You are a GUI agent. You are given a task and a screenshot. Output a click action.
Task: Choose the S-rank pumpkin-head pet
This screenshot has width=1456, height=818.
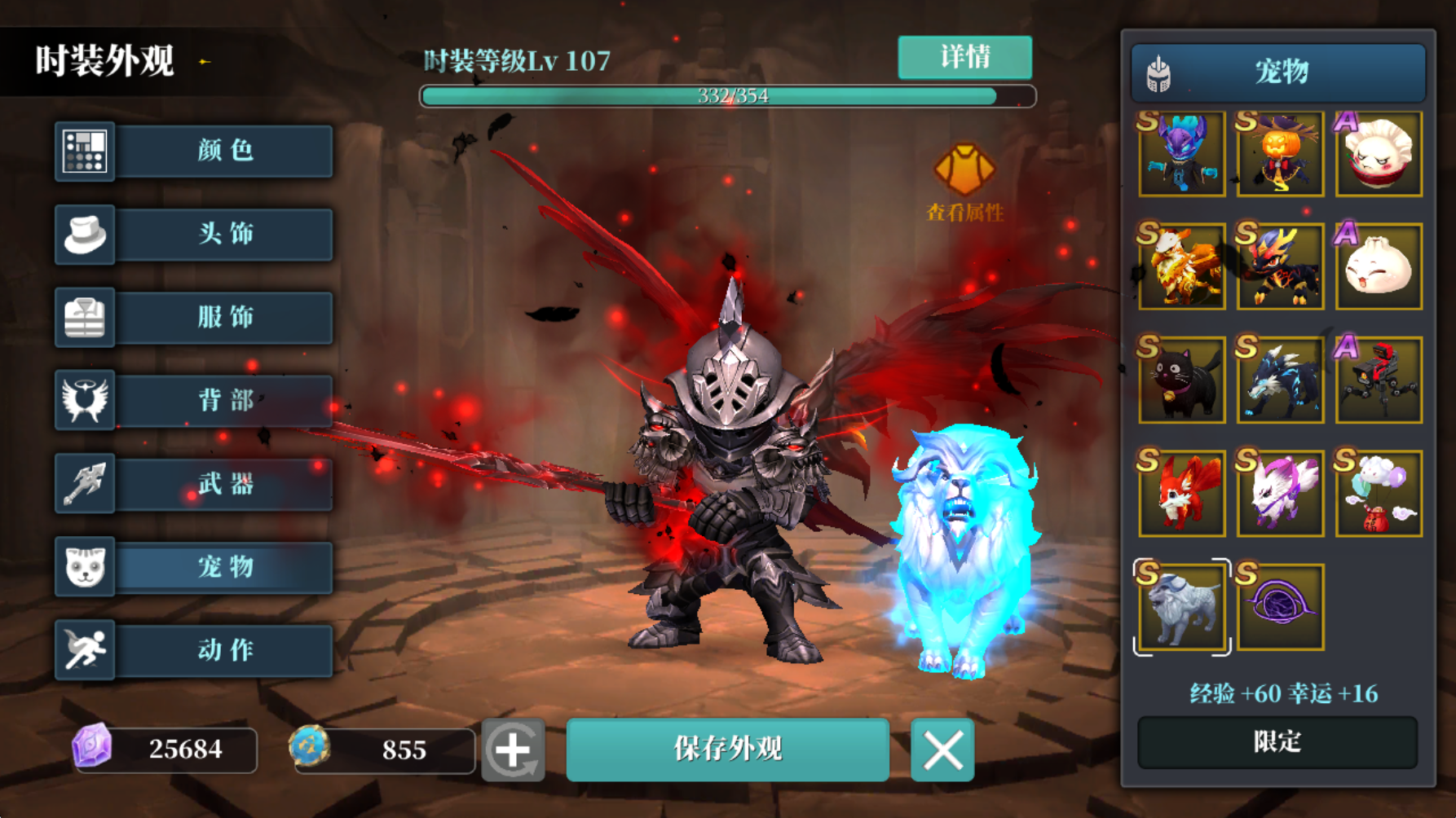[x=1280, y=154]
